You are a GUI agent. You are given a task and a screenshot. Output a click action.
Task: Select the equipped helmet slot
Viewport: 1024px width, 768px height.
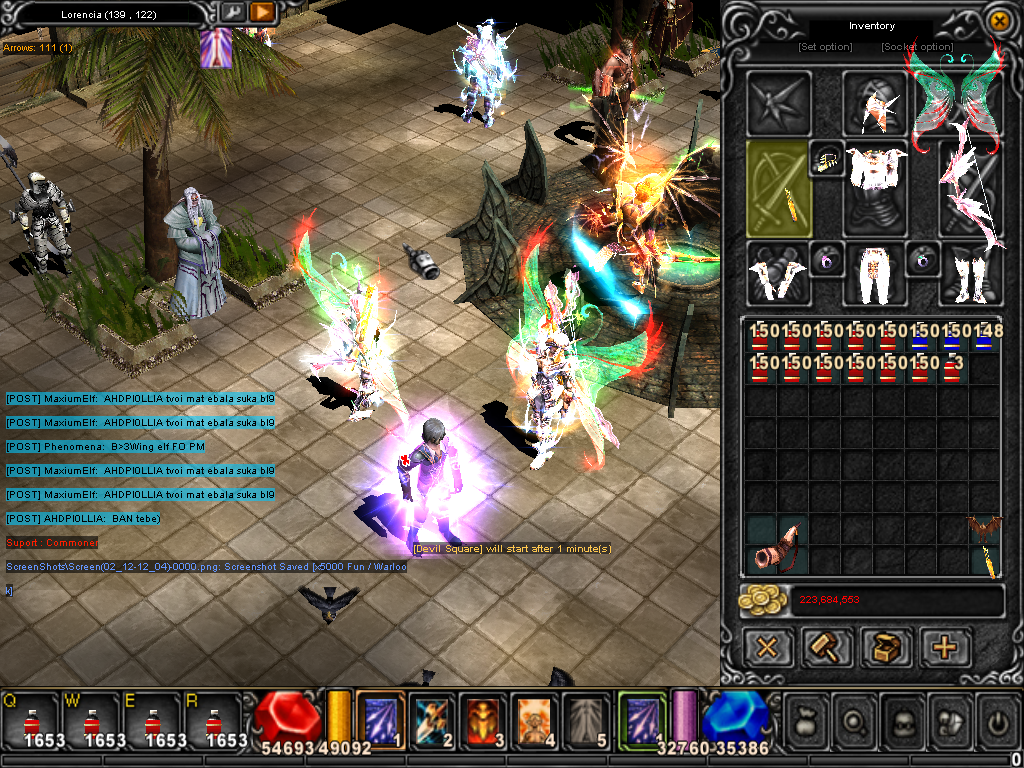point(876,101)
